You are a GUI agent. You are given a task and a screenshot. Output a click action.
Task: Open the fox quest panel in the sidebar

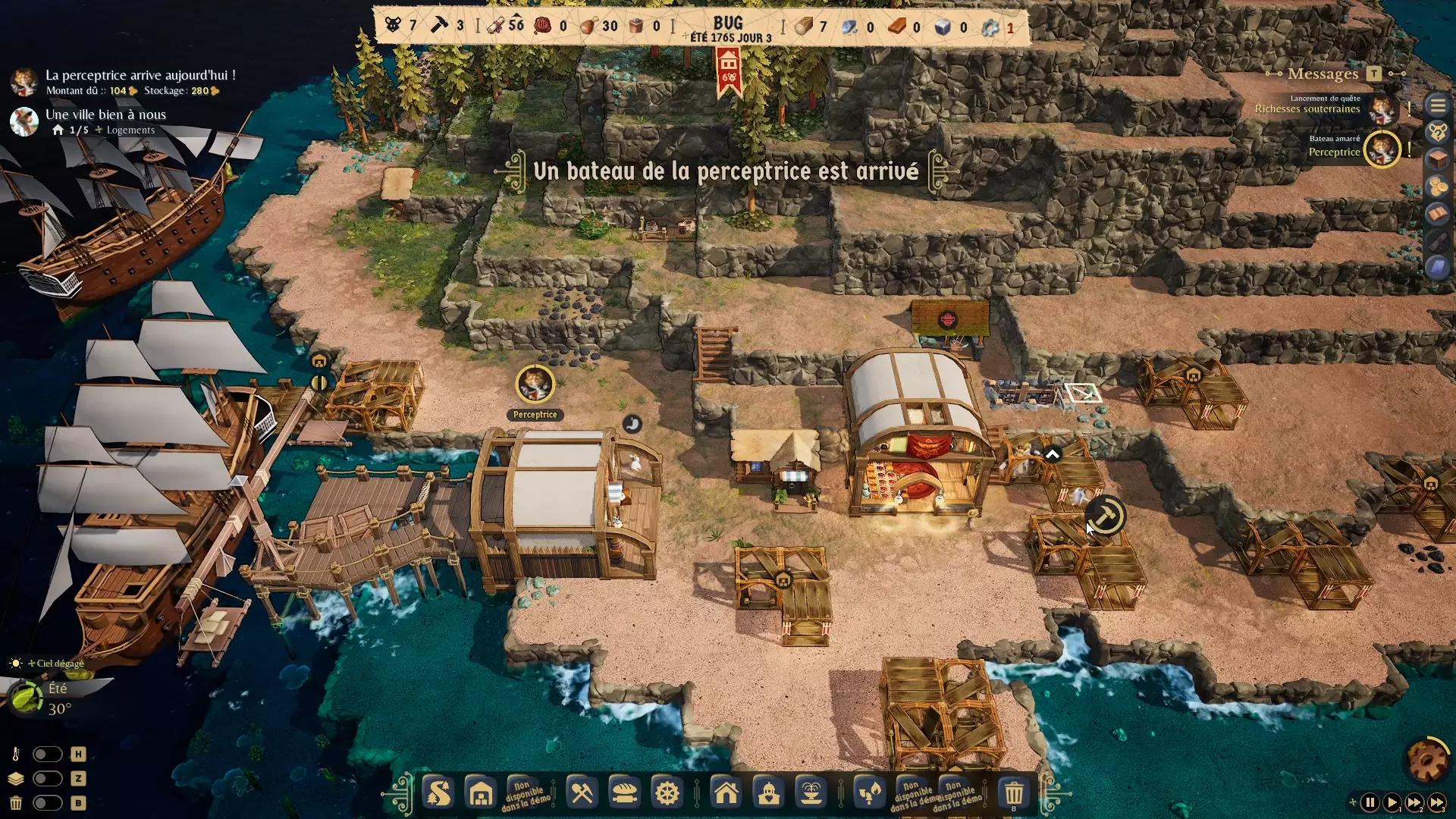pos(1439,131)
